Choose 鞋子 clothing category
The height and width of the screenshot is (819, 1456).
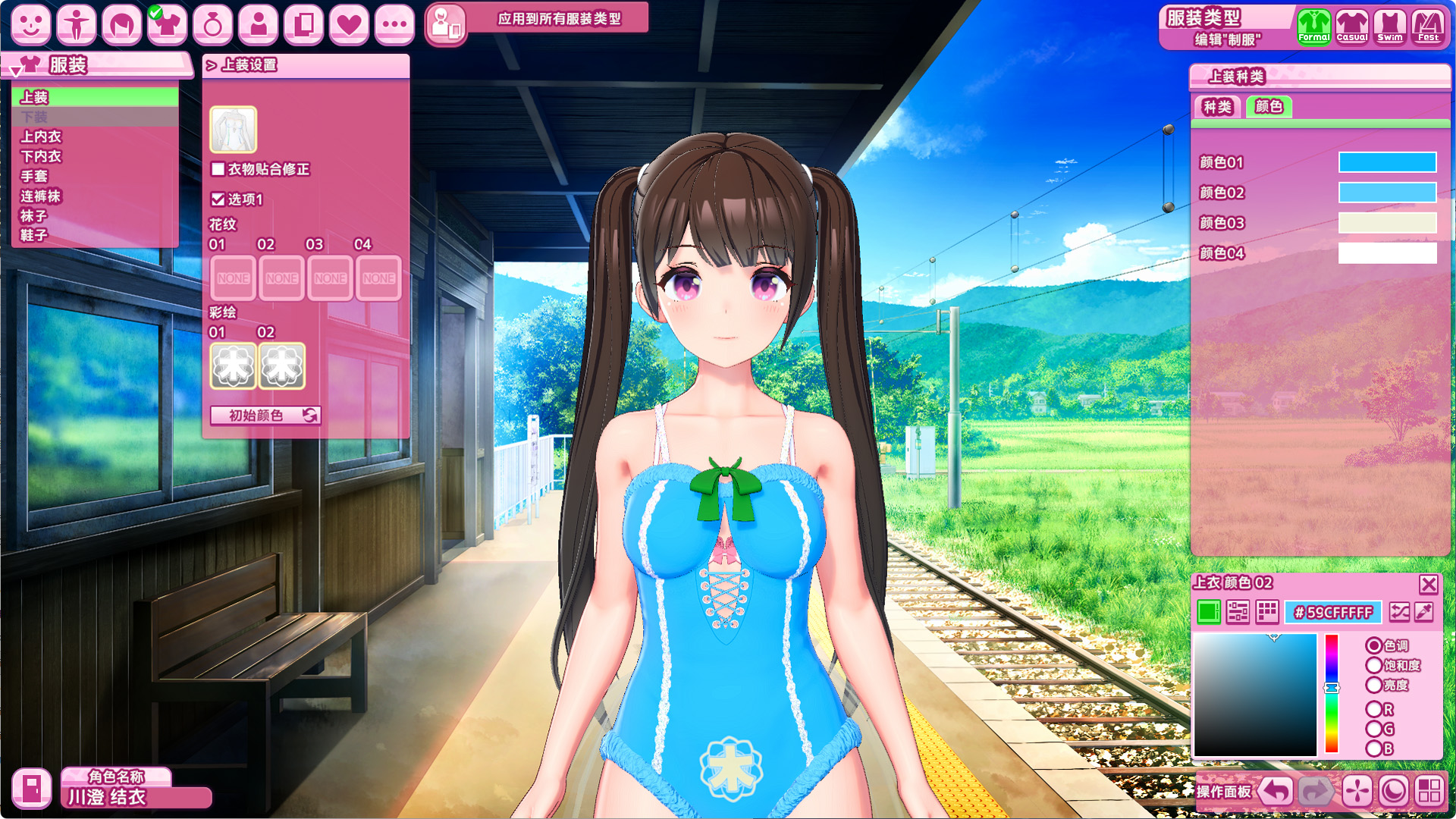coord(34,235)
